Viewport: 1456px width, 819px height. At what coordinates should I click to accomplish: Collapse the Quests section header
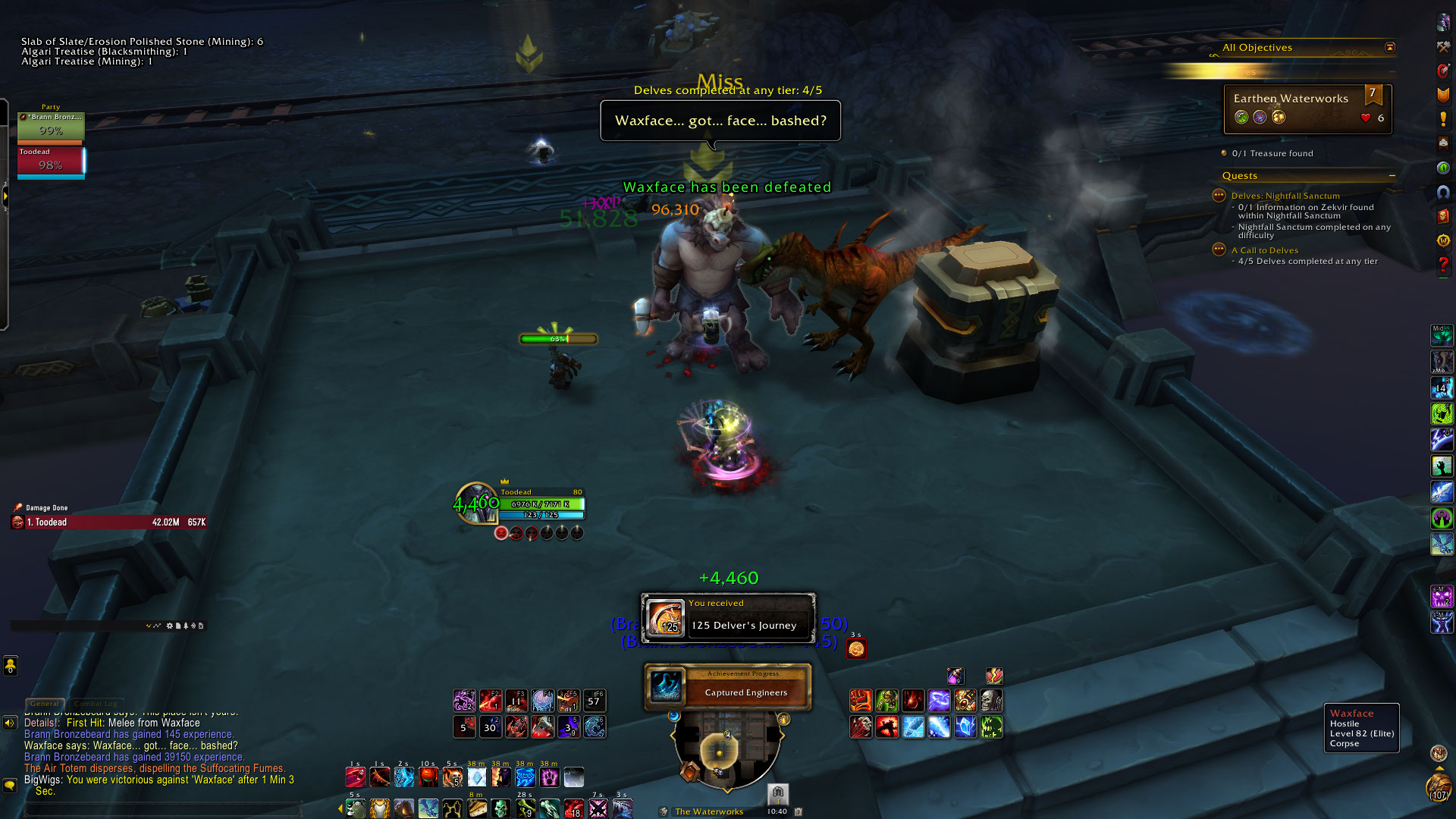[1392, 176]
